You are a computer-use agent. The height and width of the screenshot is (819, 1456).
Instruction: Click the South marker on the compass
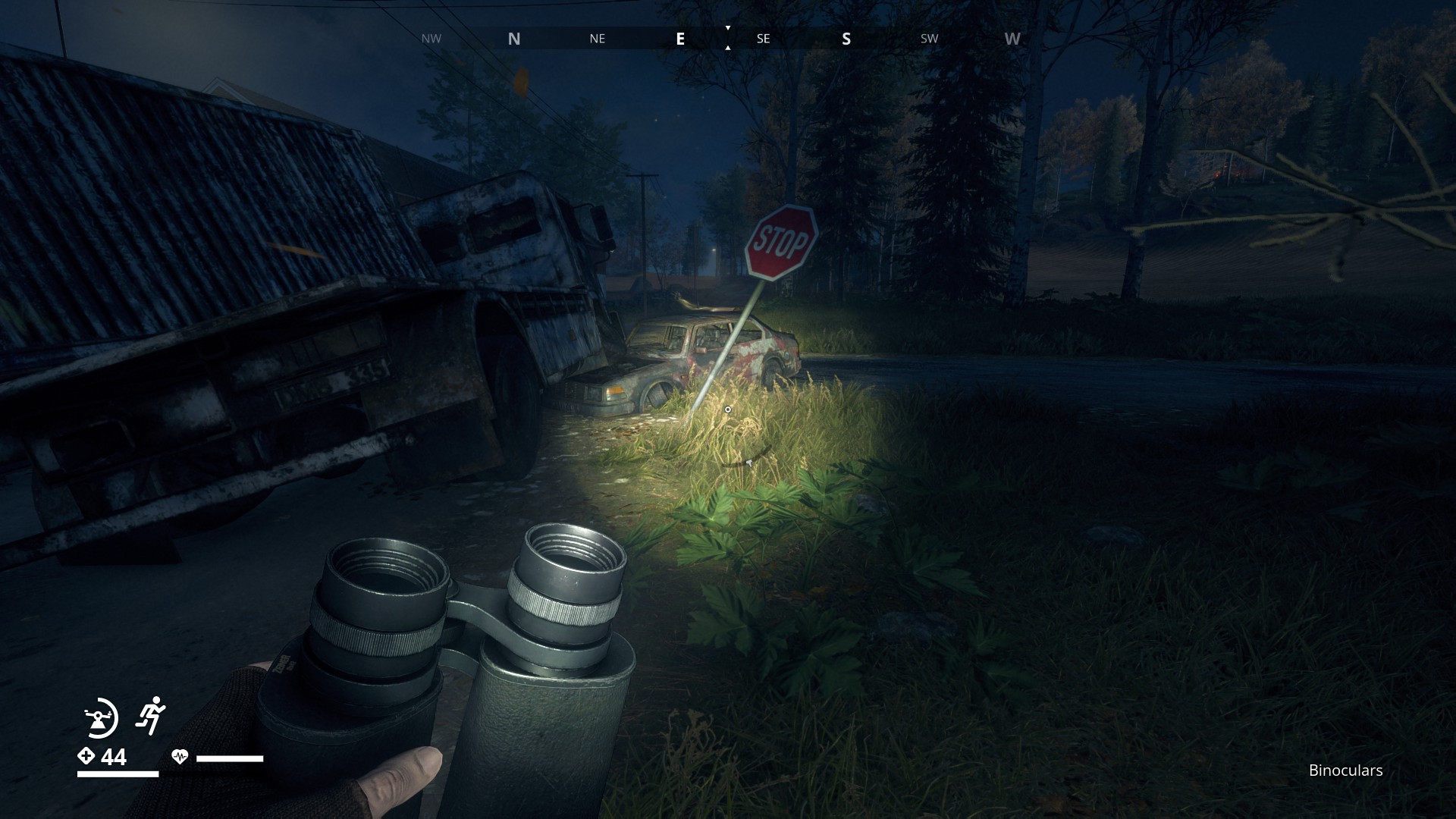[x=846, y=39]
